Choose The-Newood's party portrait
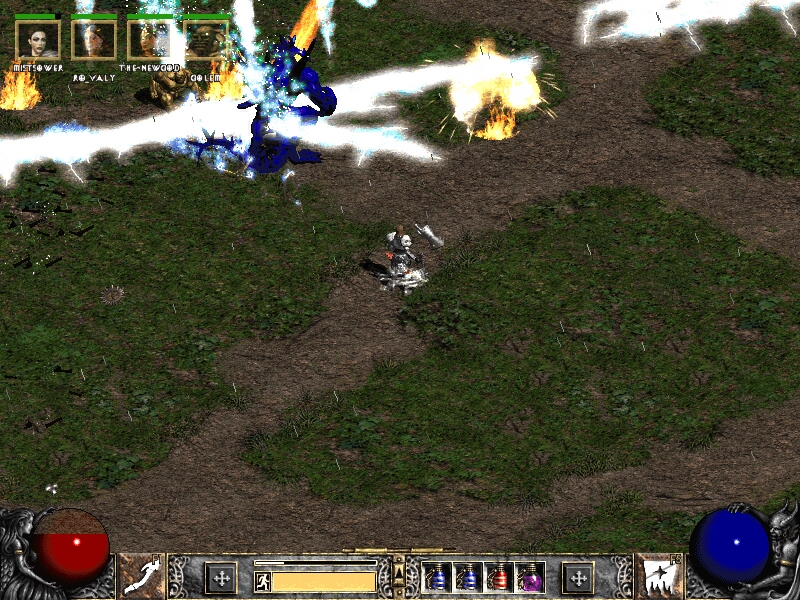The height and width of the screenshot is (600, 800). pos(150,40)
